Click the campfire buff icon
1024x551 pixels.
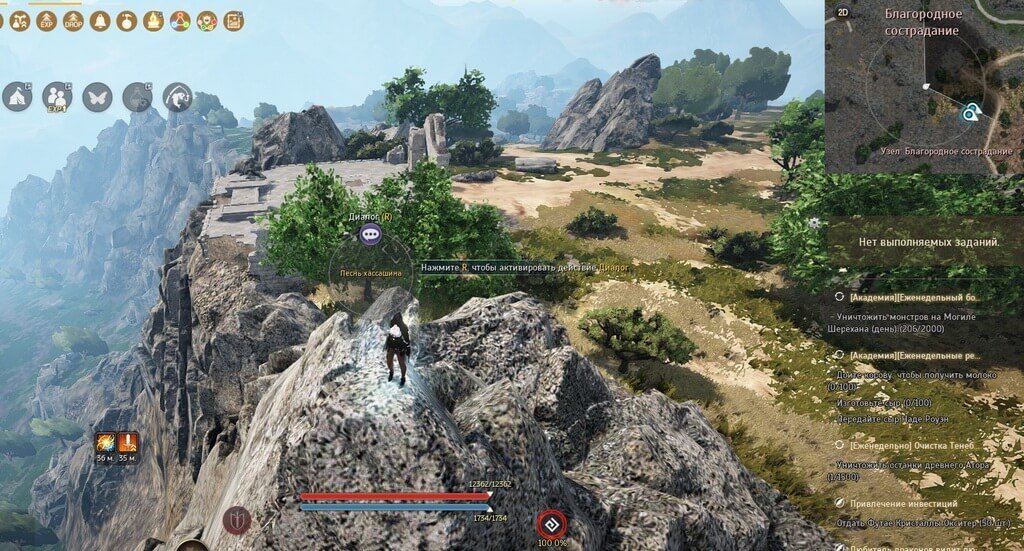[x=153, y=20]
